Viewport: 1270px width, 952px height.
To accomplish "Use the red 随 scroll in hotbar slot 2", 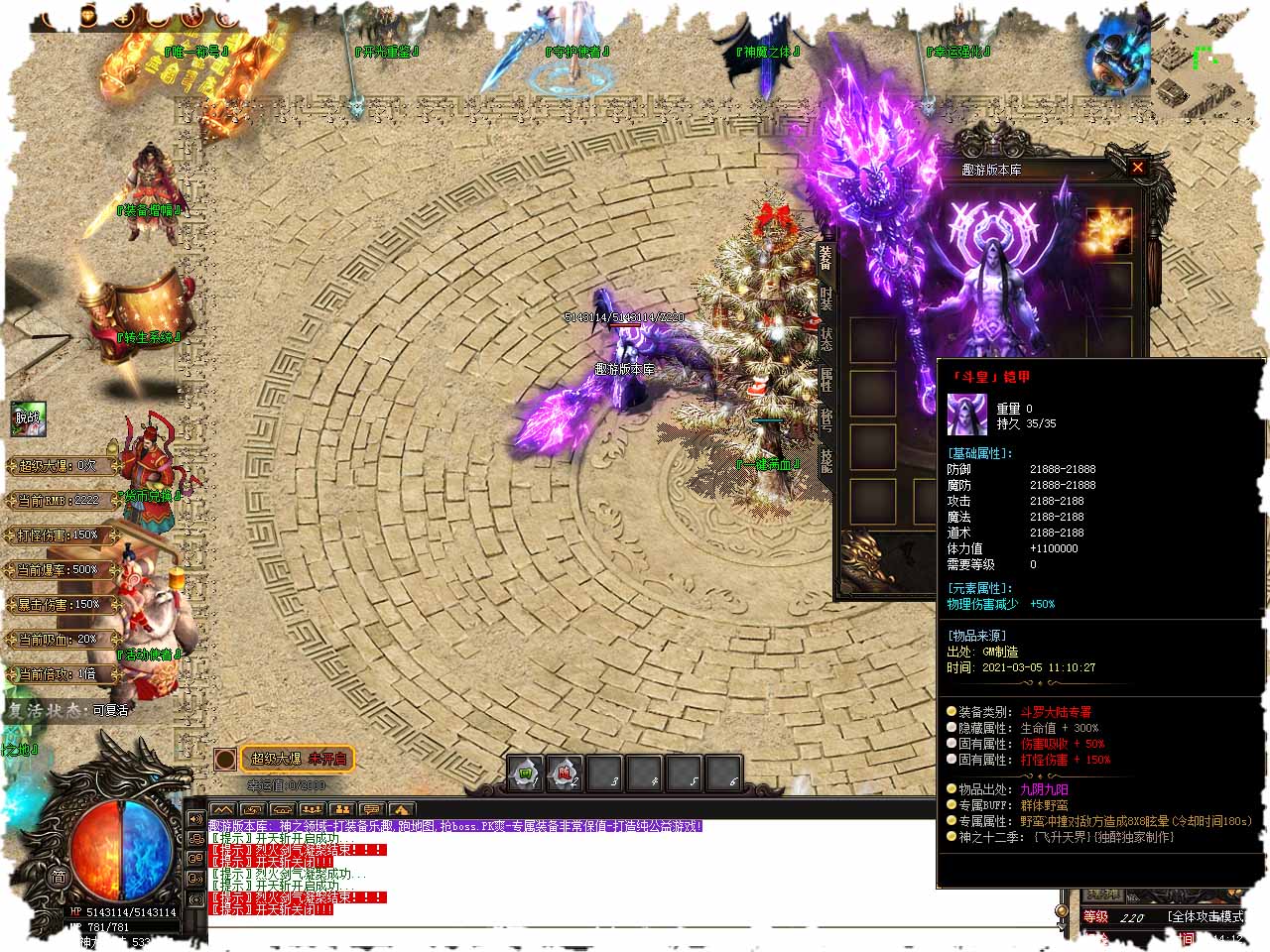I will pyautogui.click(x=566, y=773).
